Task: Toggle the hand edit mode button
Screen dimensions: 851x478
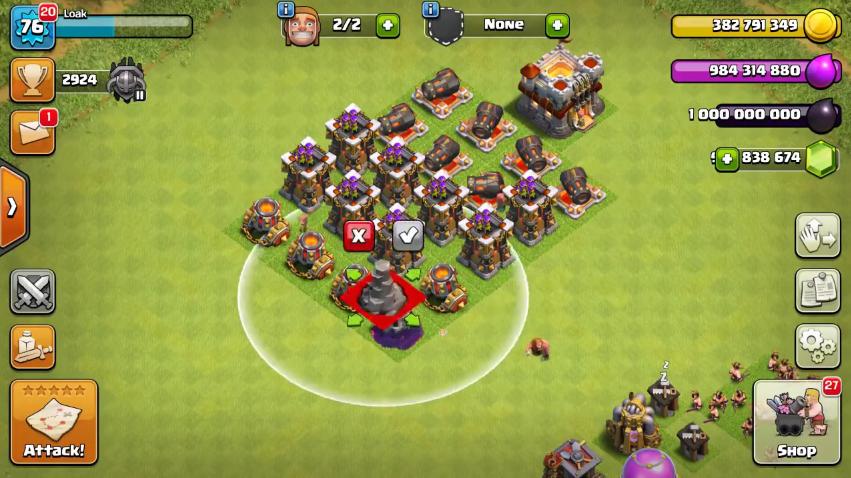Action: (817, 236)
